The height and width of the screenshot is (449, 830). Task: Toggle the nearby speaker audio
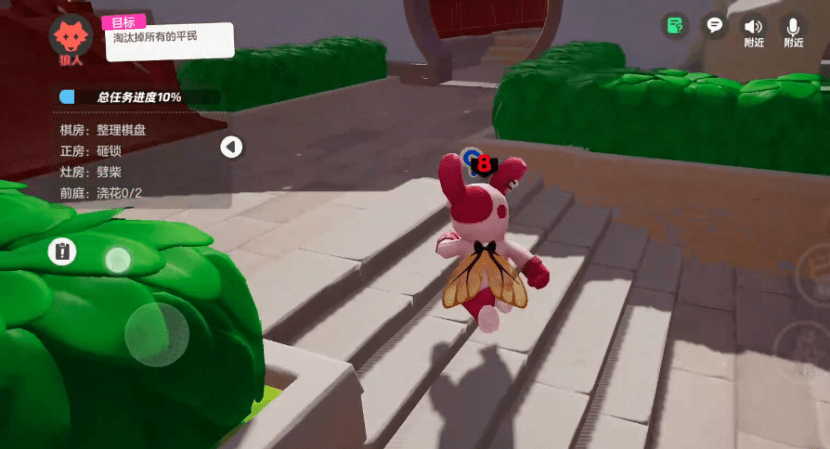[753, 31]
